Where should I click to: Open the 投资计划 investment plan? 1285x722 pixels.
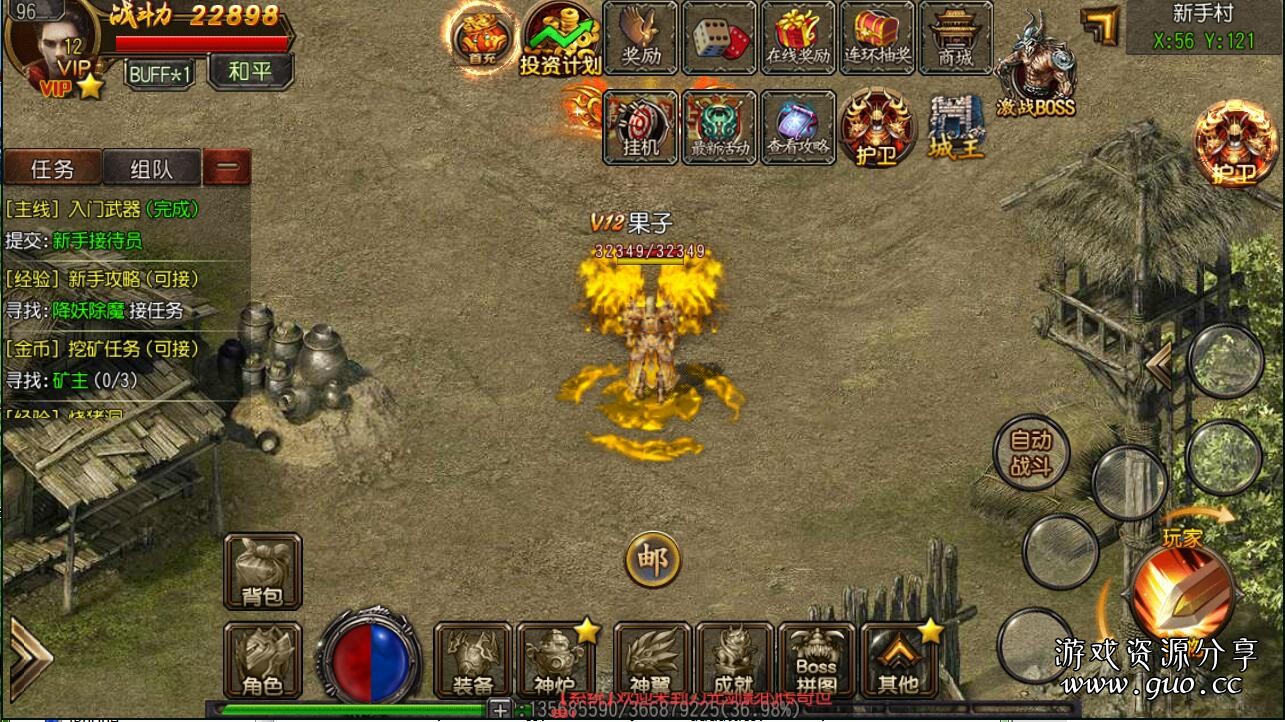(560, 38)
